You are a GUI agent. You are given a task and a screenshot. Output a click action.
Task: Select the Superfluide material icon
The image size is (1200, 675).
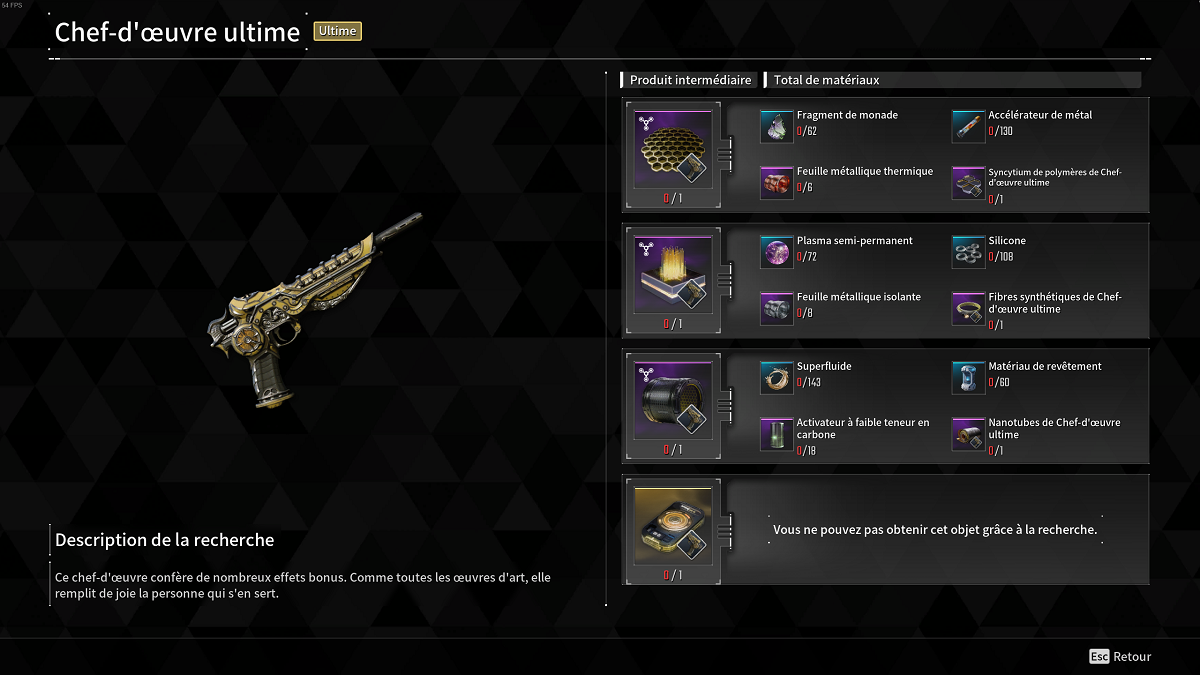point(777,377)
